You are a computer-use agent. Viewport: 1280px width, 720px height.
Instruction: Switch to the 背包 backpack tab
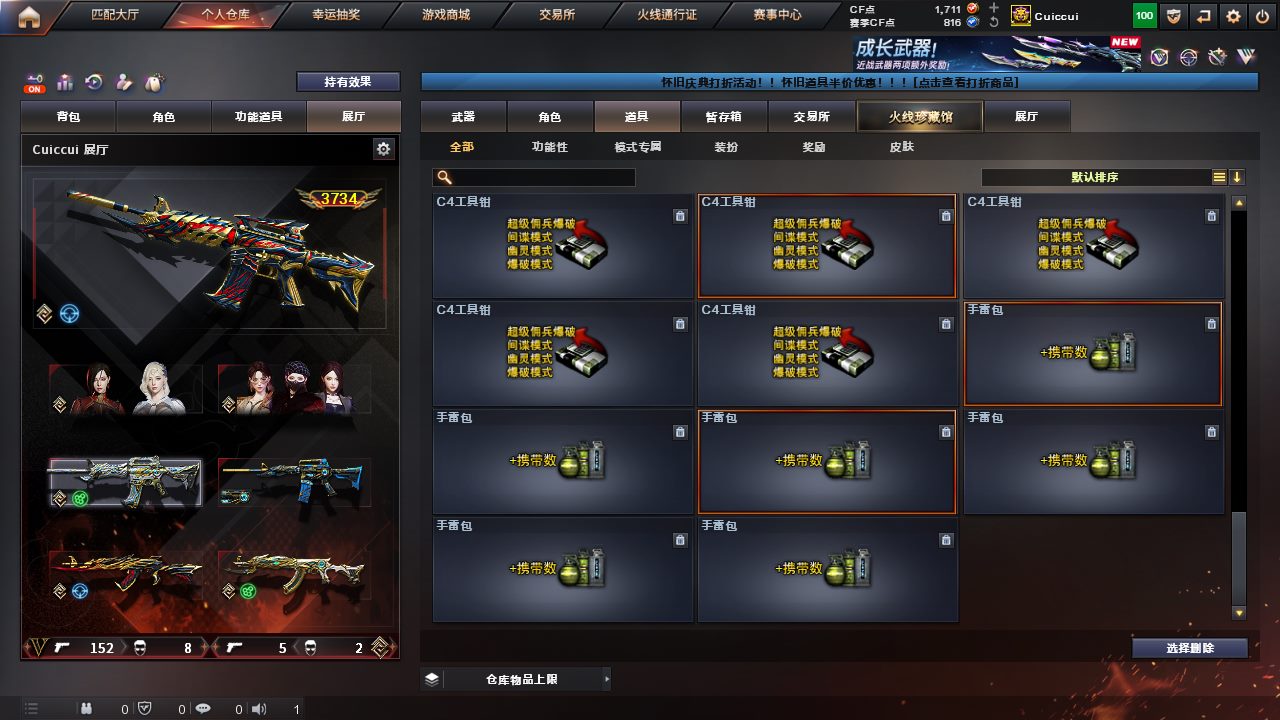tap(68, 117)
